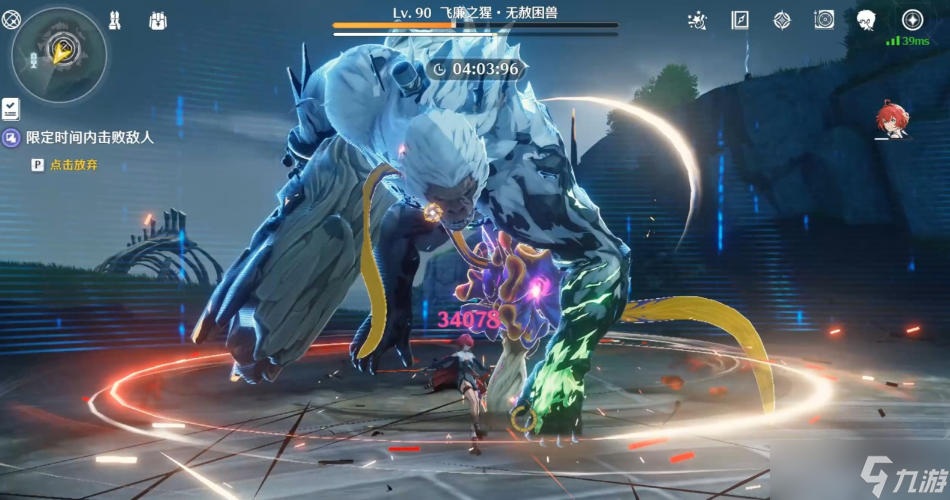Open the circular minimap
Screen dimensions: 950x500
point(59,53)
